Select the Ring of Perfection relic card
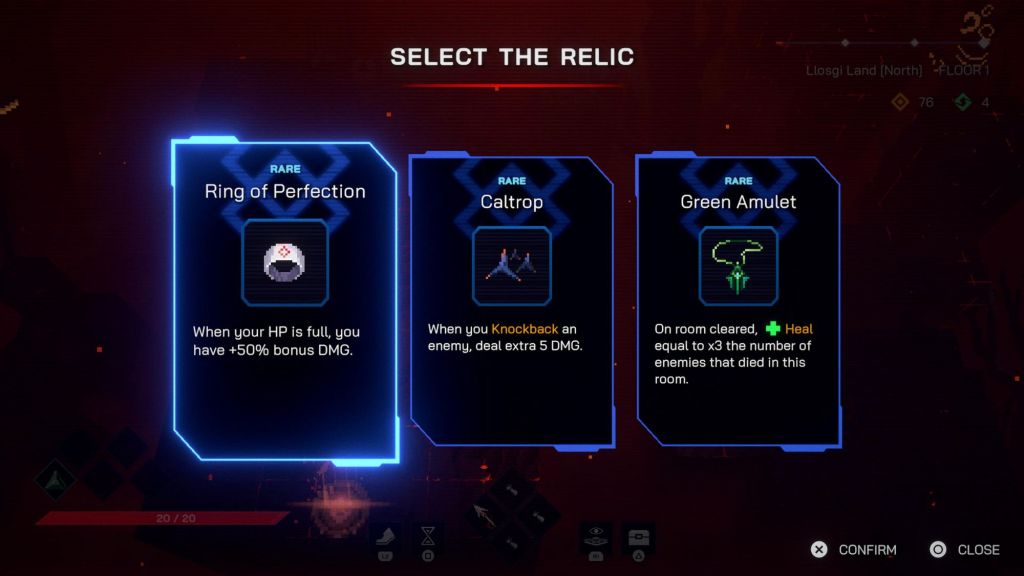Viewport: 1024px width, 576px height. point(285,300)
